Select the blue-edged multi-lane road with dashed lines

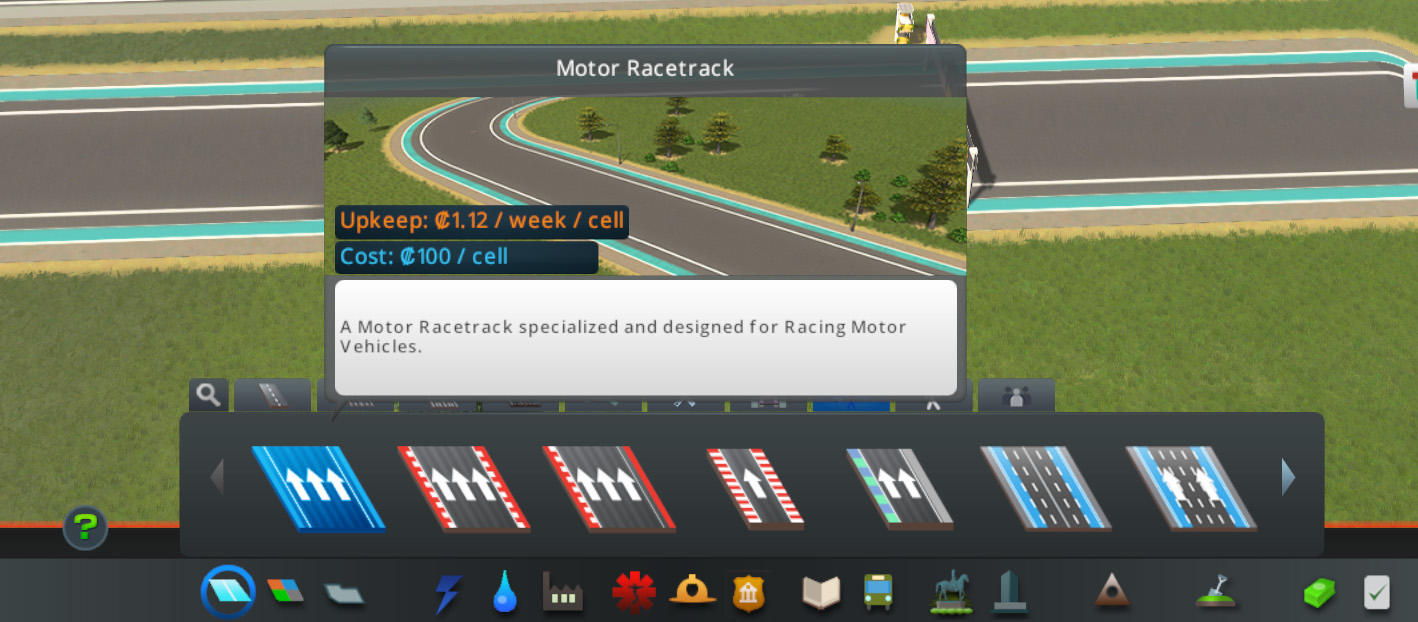1045,487
